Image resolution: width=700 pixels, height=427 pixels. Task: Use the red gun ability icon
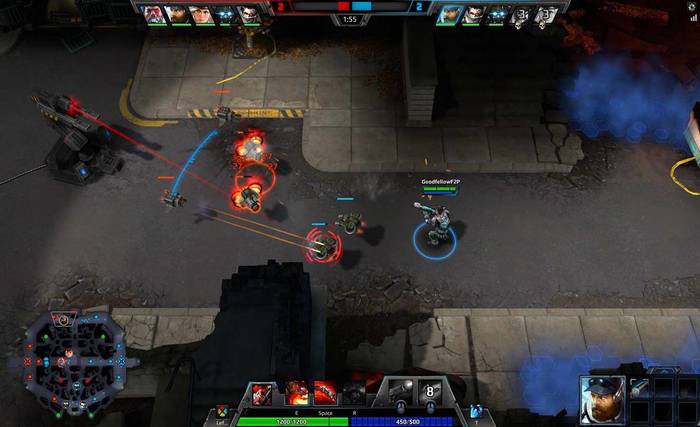pyautogui.click(x=326, y=393)
